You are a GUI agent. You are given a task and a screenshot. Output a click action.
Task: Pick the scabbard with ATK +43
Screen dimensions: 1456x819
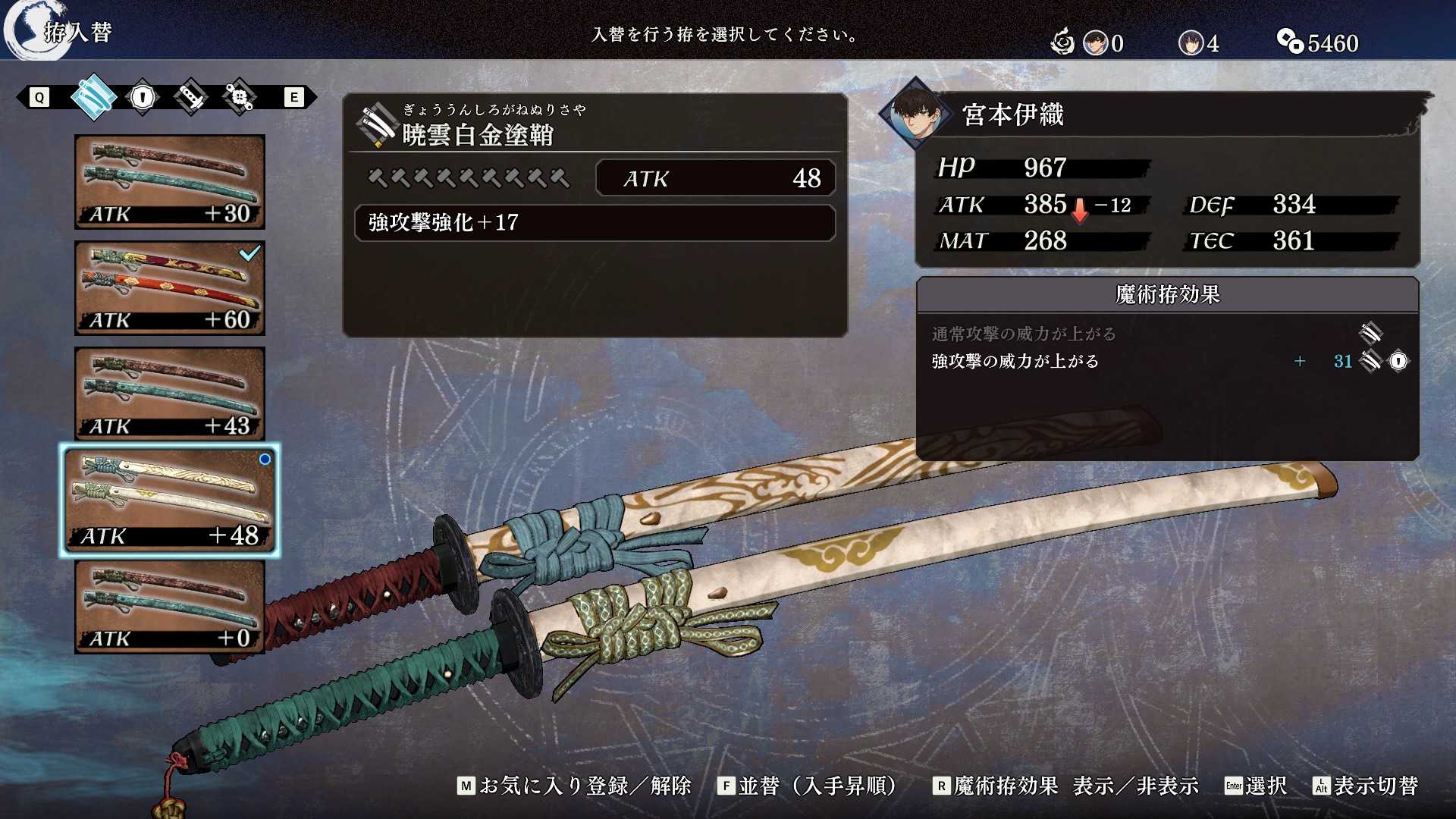pyautogui.click(x=170, y=394)
